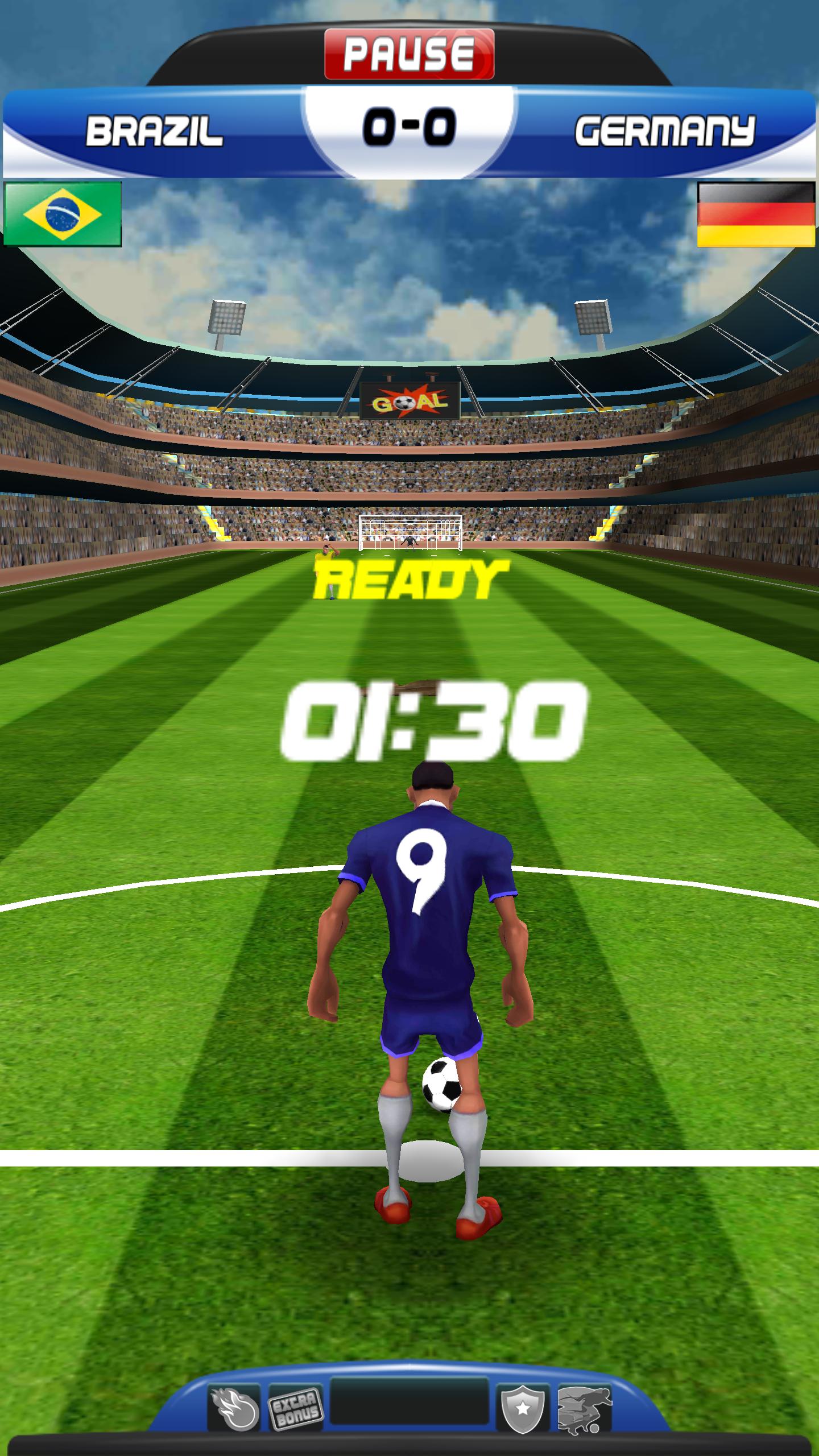Click the GOAL billboard above the stands
Viewport: 819px width, 1456px height.
click(x=411, y=402)
